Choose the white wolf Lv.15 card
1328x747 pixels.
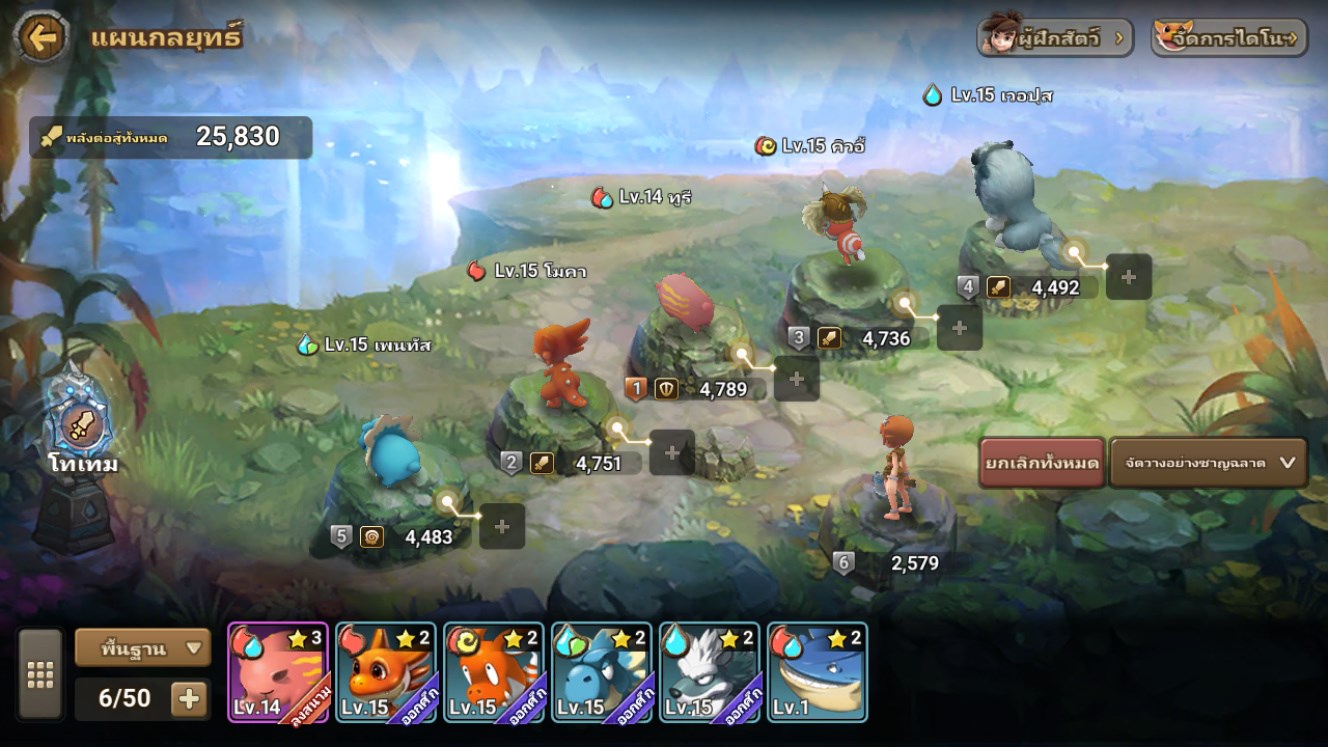point(710,672)
